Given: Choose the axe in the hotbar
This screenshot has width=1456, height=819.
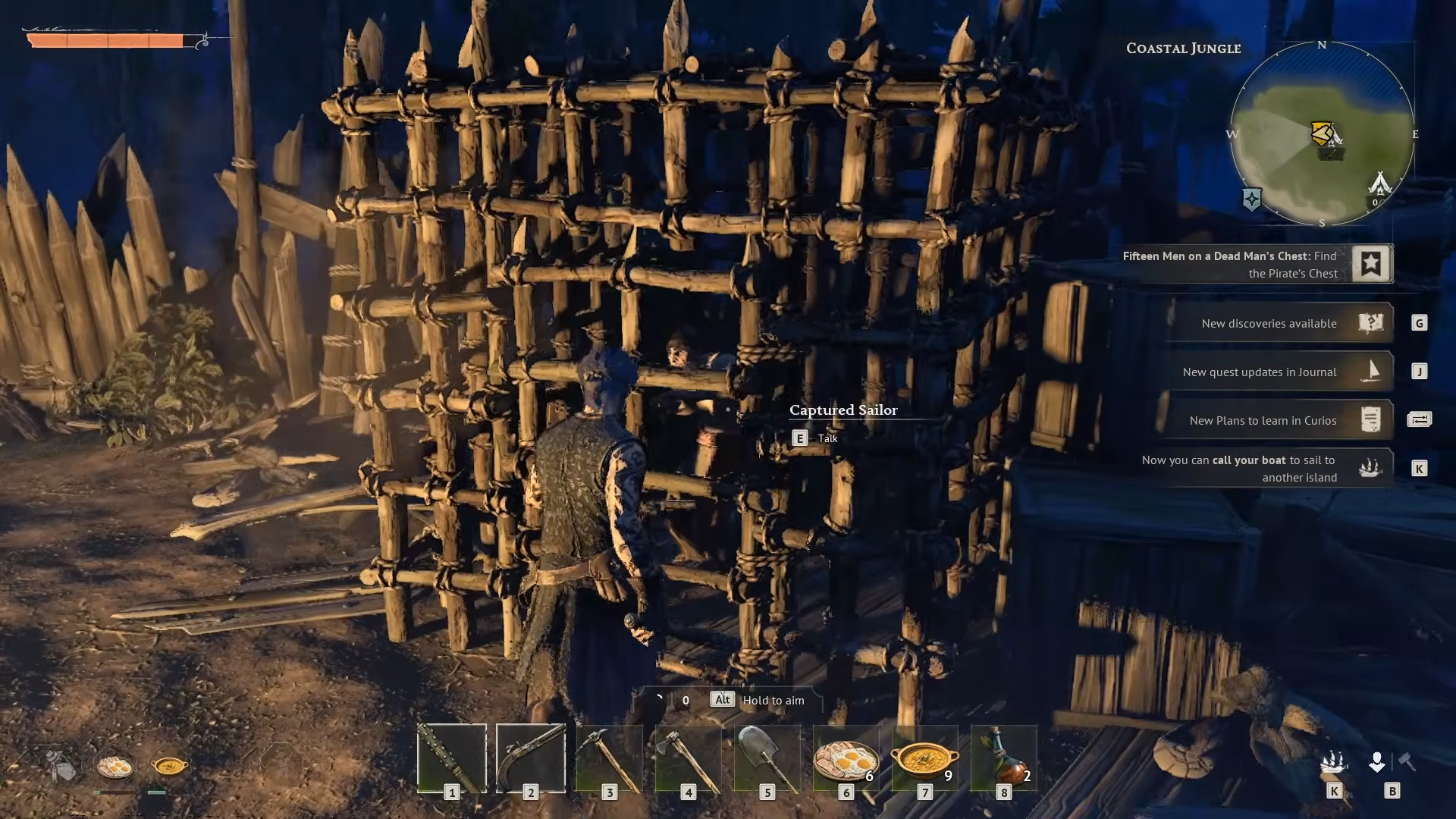Looking at the screenshot, I should (689, 758).
